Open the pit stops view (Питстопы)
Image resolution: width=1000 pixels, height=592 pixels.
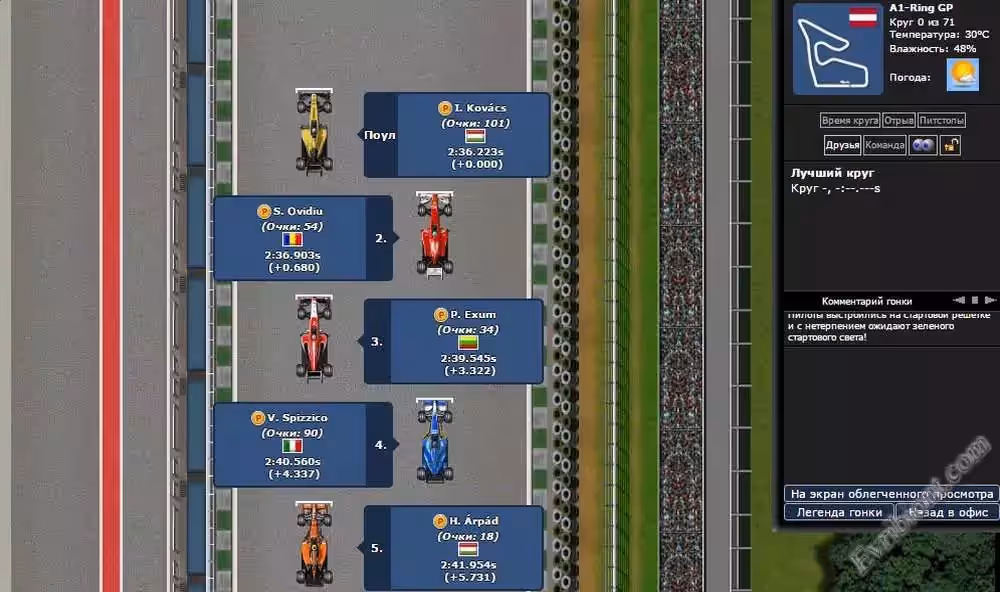[x=941, y=120]
